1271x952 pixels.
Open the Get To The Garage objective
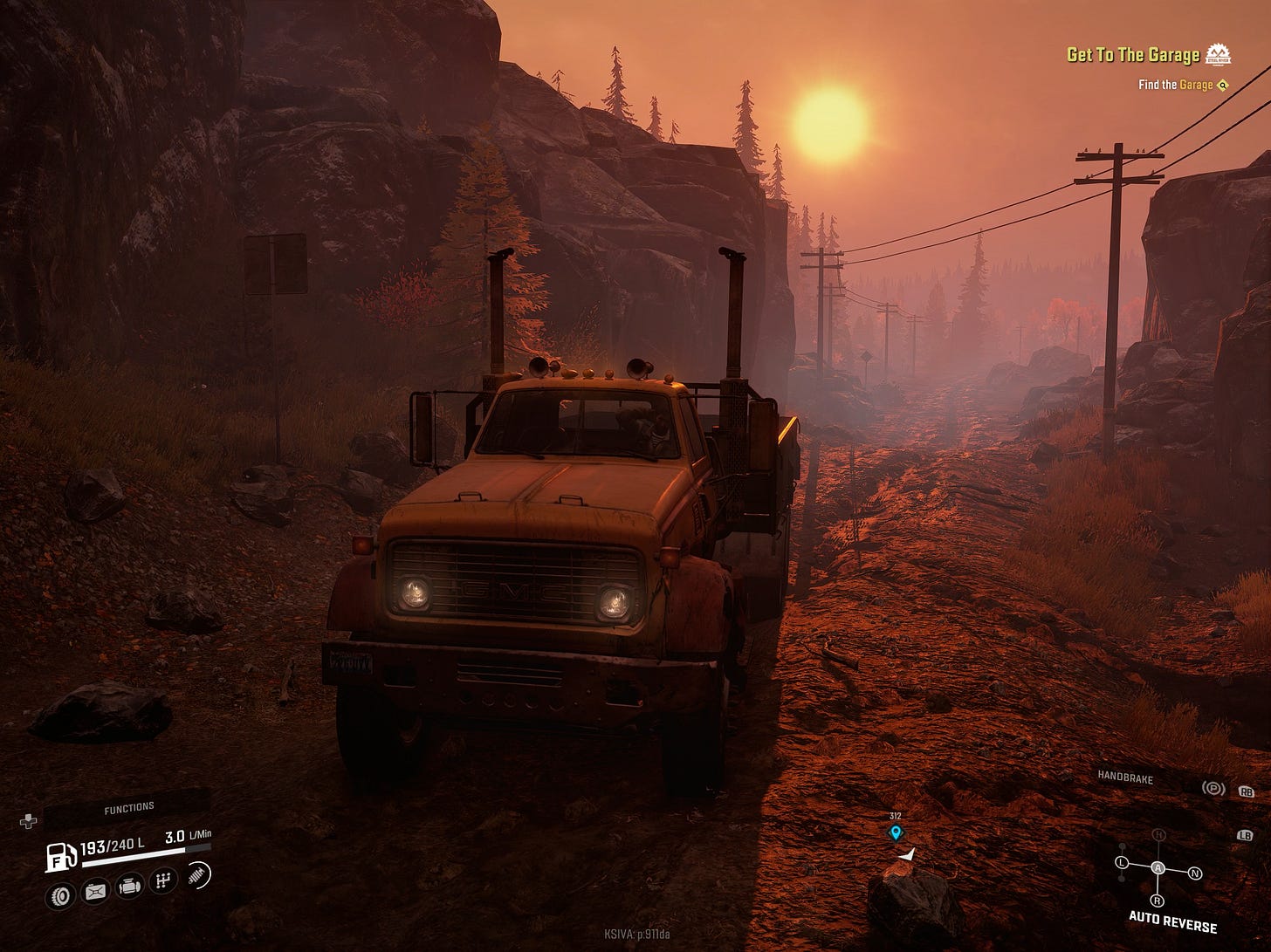pyautogui.click(x=1133, y=55)
